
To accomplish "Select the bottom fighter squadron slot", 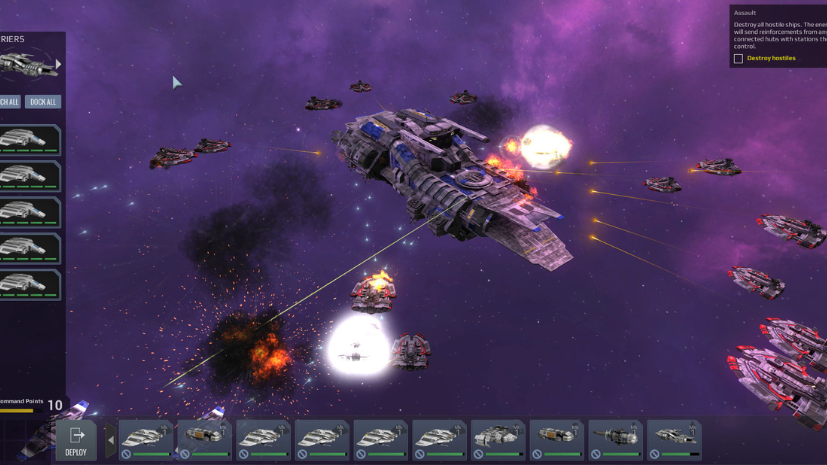I will tap(28, 284).
